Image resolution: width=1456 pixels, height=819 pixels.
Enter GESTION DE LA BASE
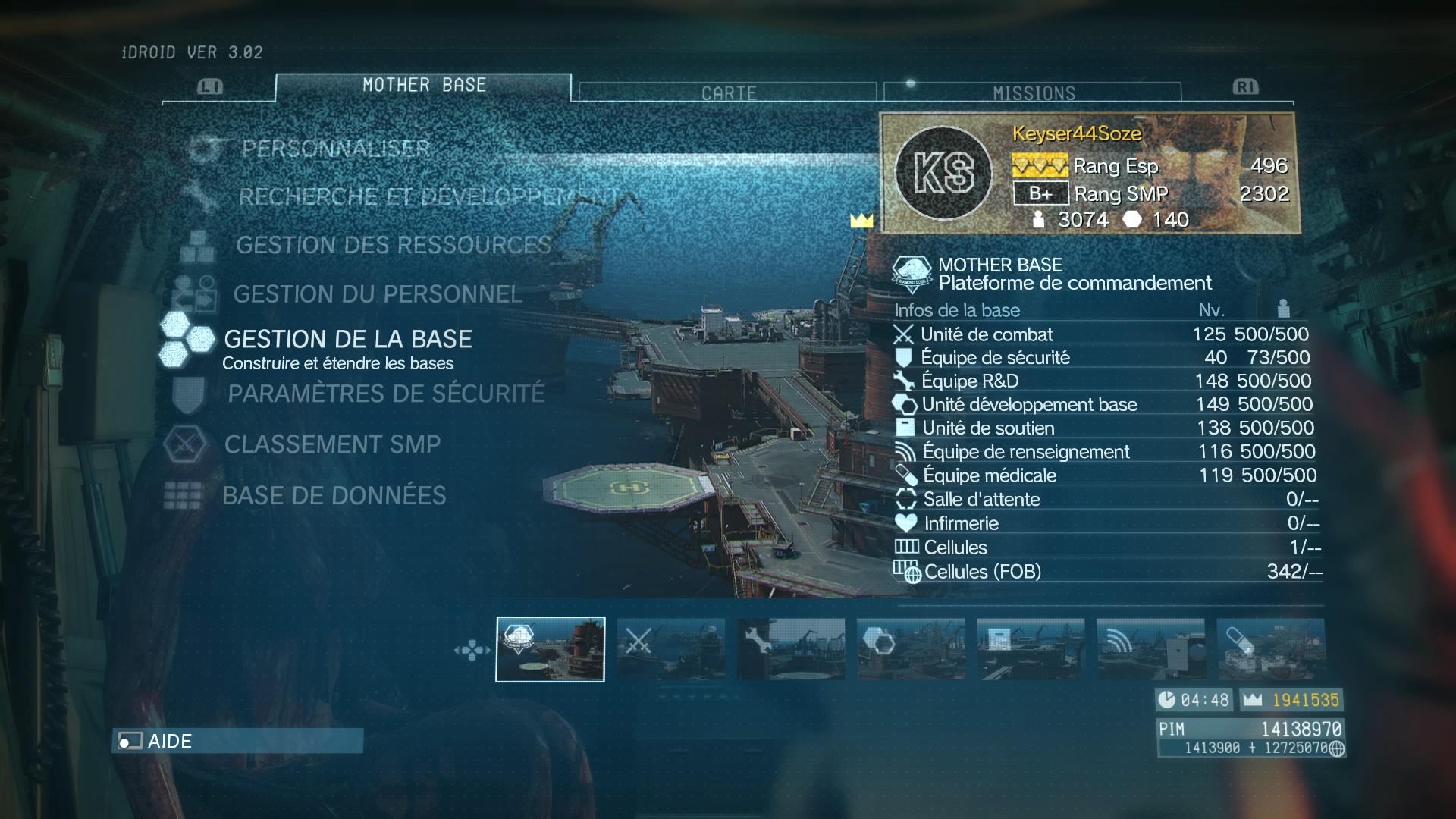tap(347, 339)
